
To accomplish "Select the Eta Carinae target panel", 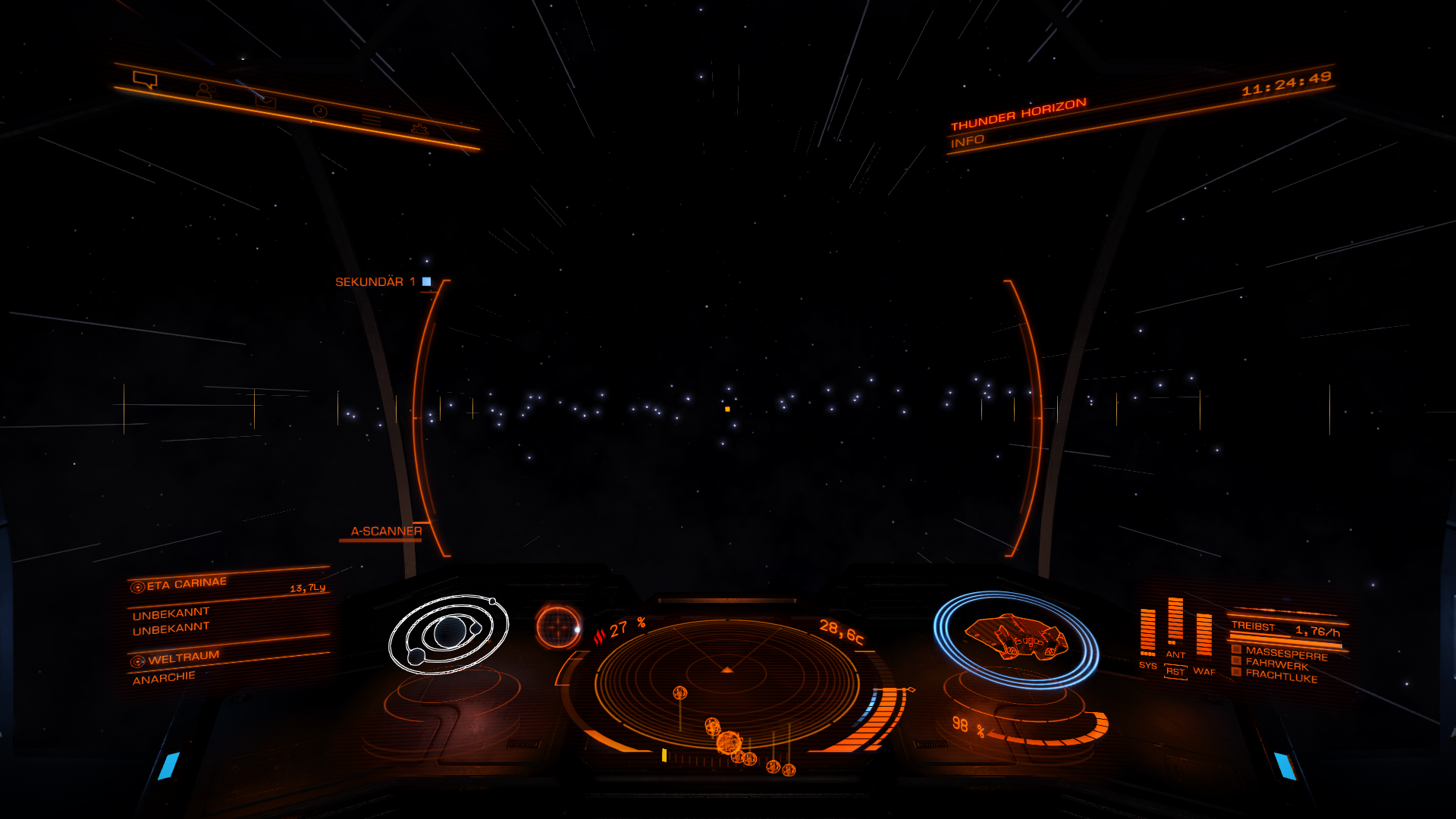I will click(187, 584).
